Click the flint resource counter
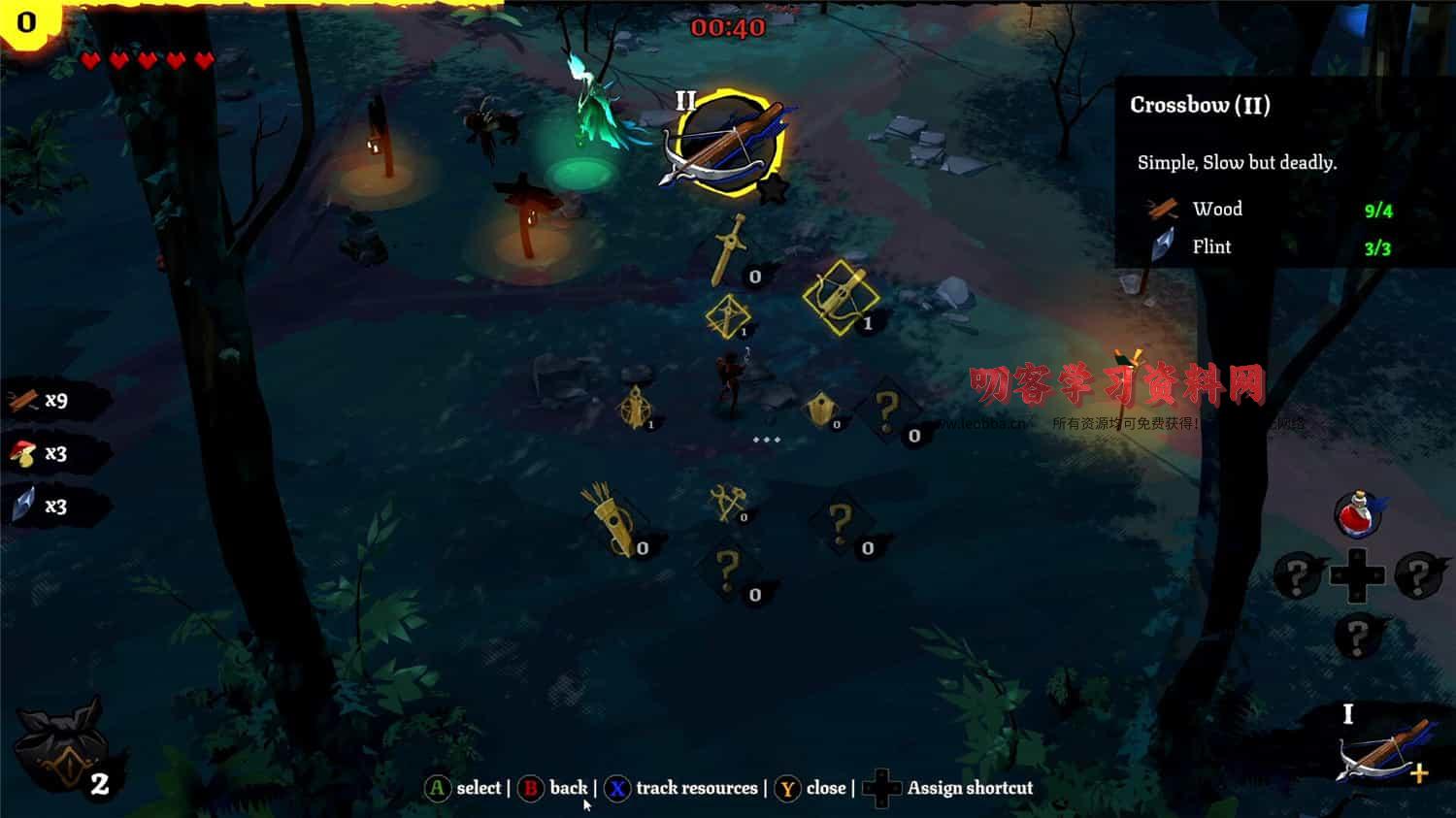Image resolution: width=1456 pixels, height=818 pixels. tap(44, 506)
